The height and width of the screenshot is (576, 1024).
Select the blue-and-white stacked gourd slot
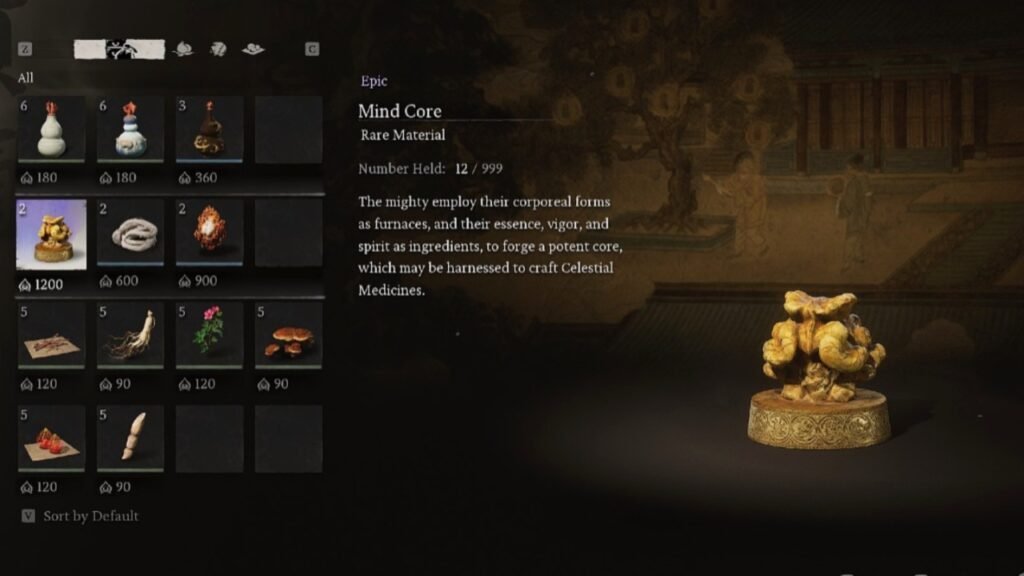[130, 130]
